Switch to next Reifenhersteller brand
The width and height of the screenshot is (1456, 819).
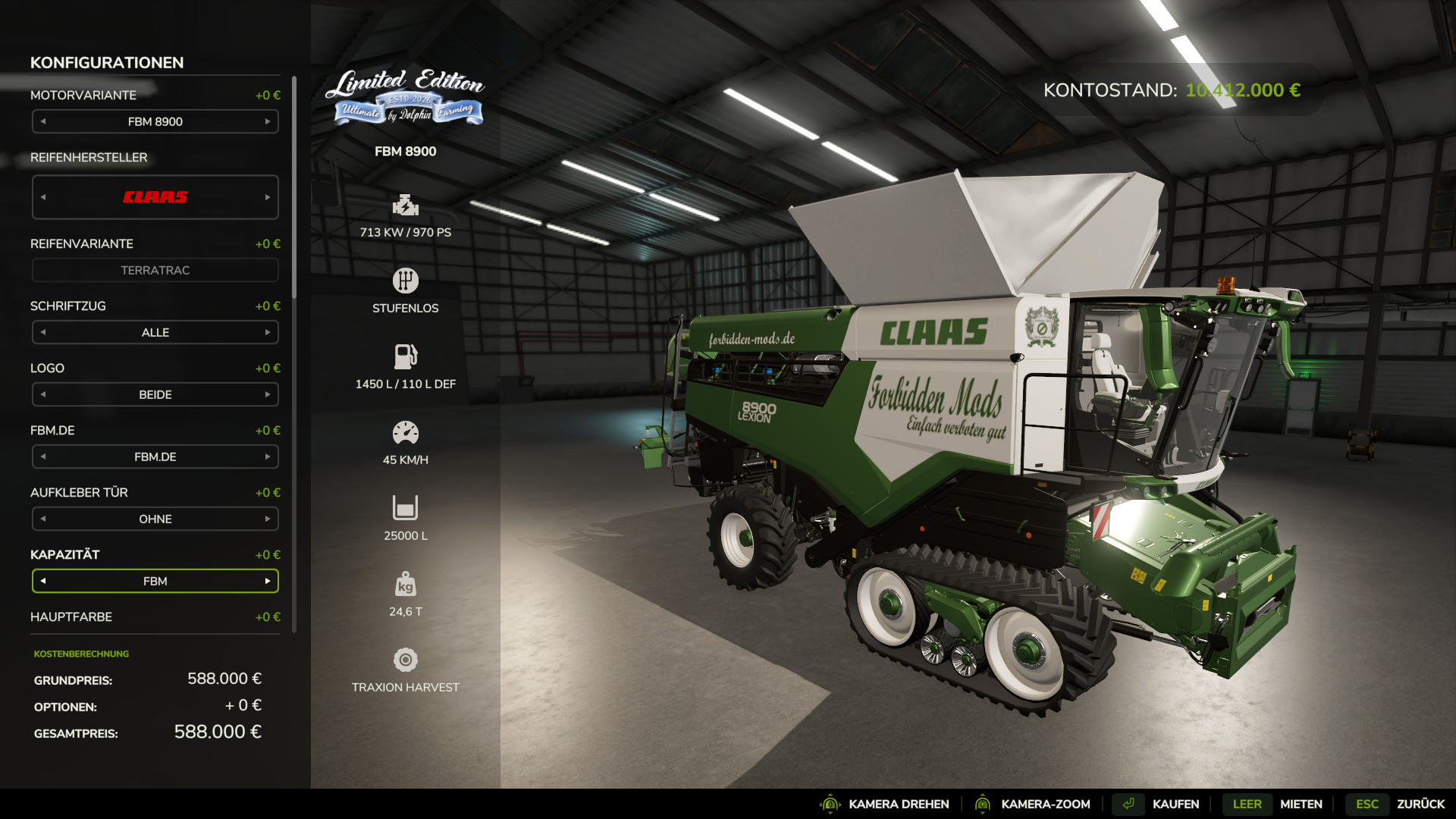(x=268, y=197)
